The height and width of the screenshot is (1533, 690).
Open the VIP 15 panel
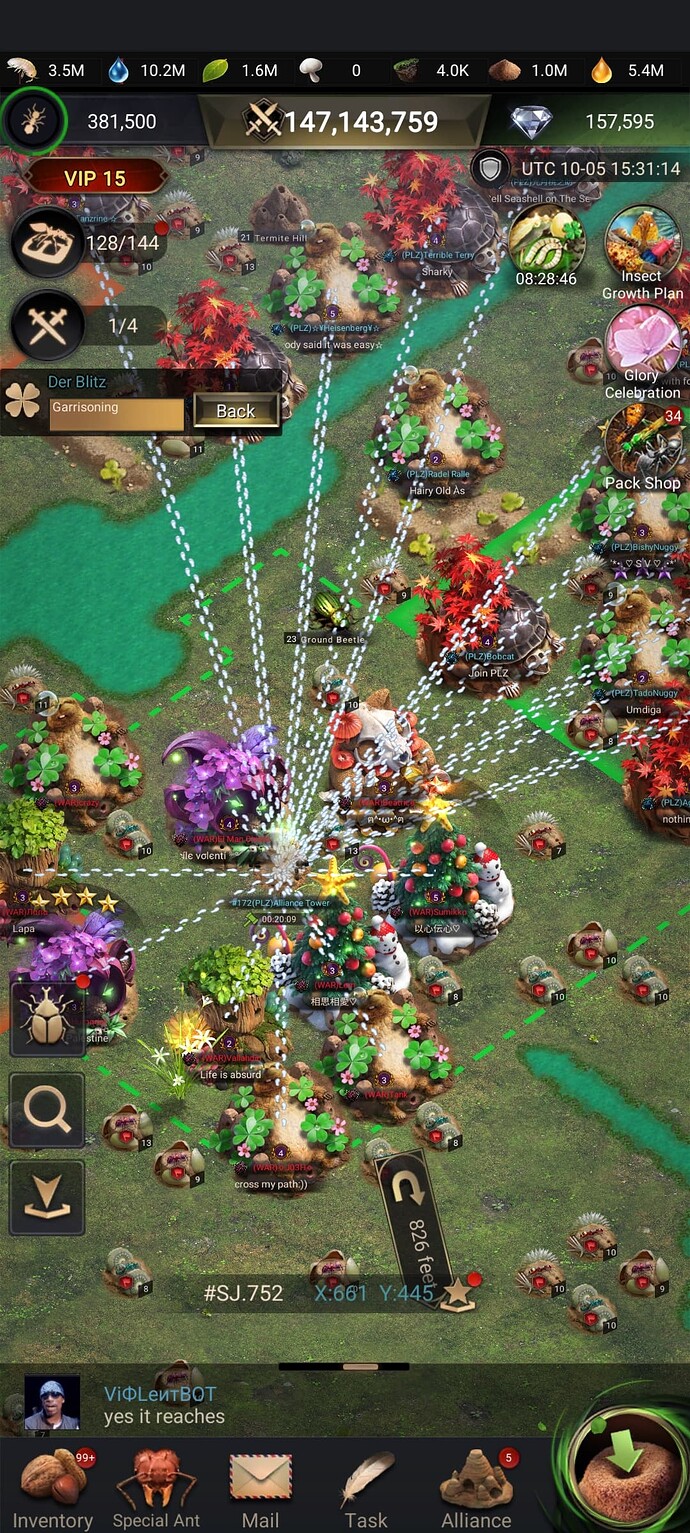click(95, 178)
